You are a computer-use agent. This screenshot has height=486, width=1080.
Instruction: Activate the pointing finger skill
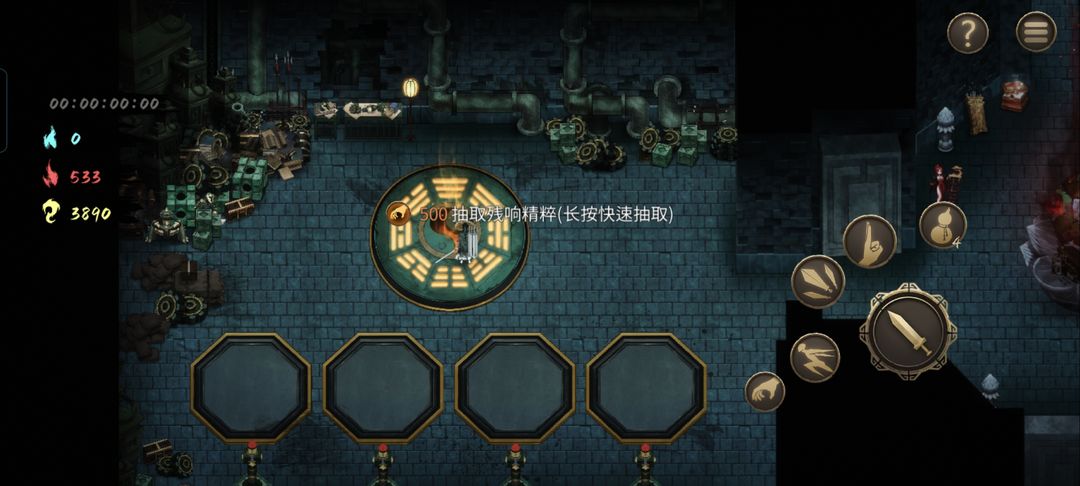click(869, 241)
